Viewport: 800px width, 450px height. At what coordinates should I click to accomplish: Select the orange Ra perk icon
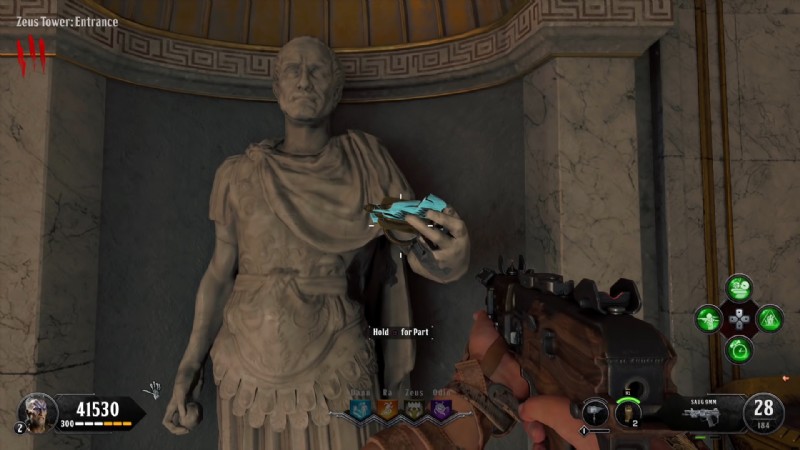[387, 409]
